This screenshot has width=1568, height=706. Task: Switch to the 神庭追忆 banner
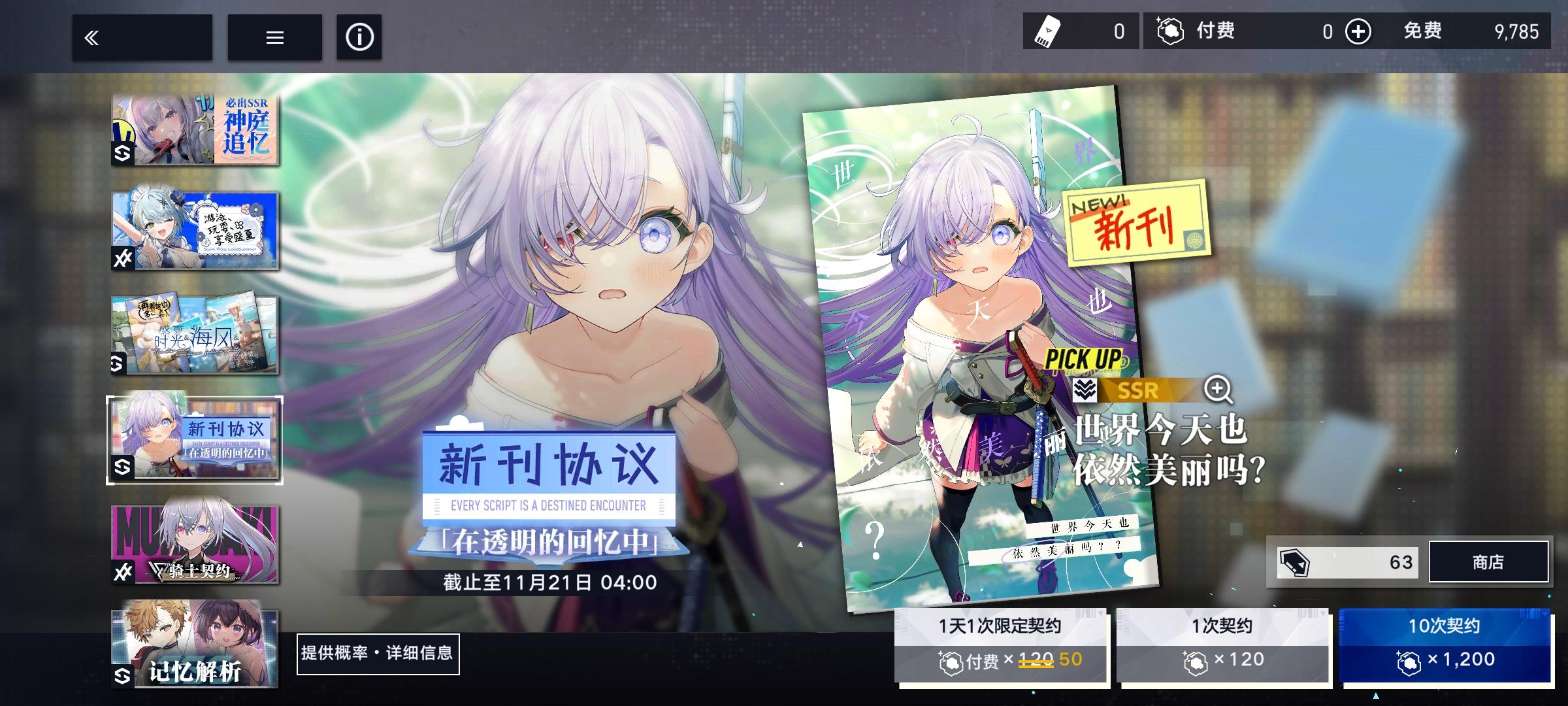click(x=194, y=129)
